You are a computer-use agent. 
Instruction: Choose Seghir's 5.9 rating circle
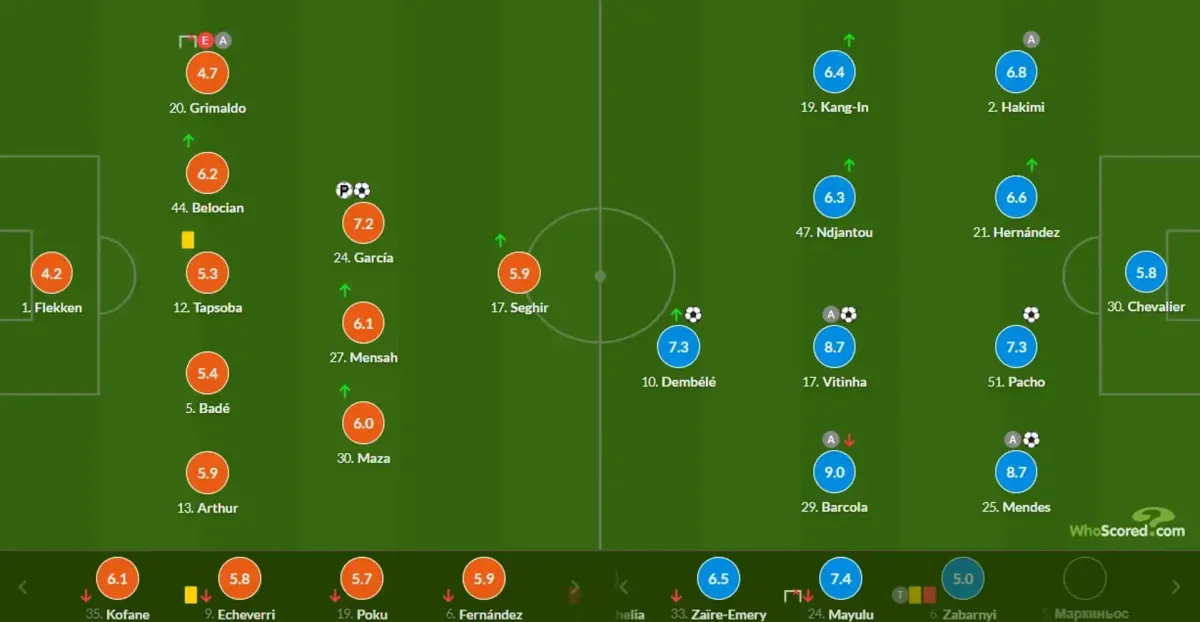[x=520, y=273]
